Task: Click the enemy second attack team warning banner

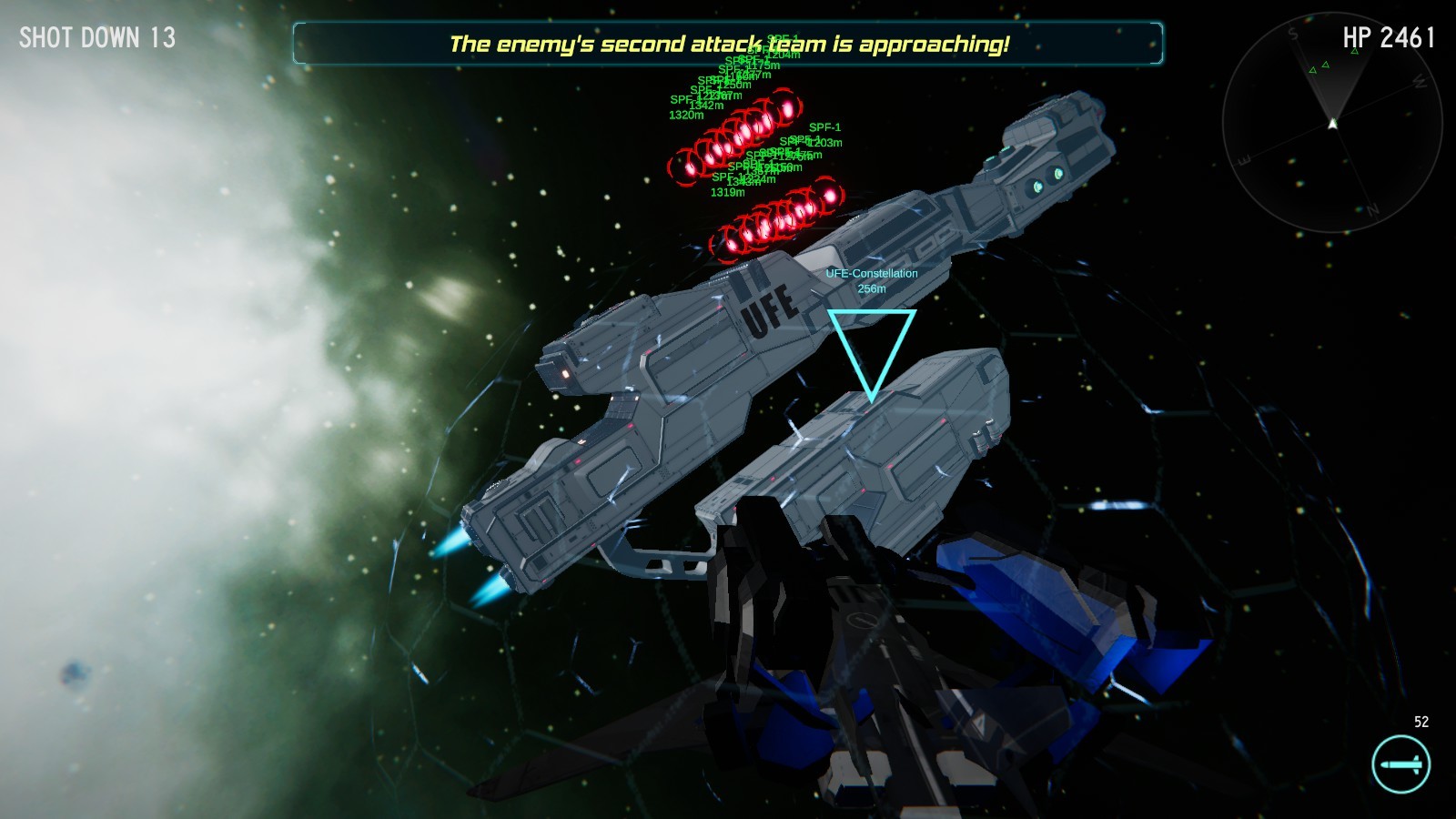Action: (x=728, y=41)
